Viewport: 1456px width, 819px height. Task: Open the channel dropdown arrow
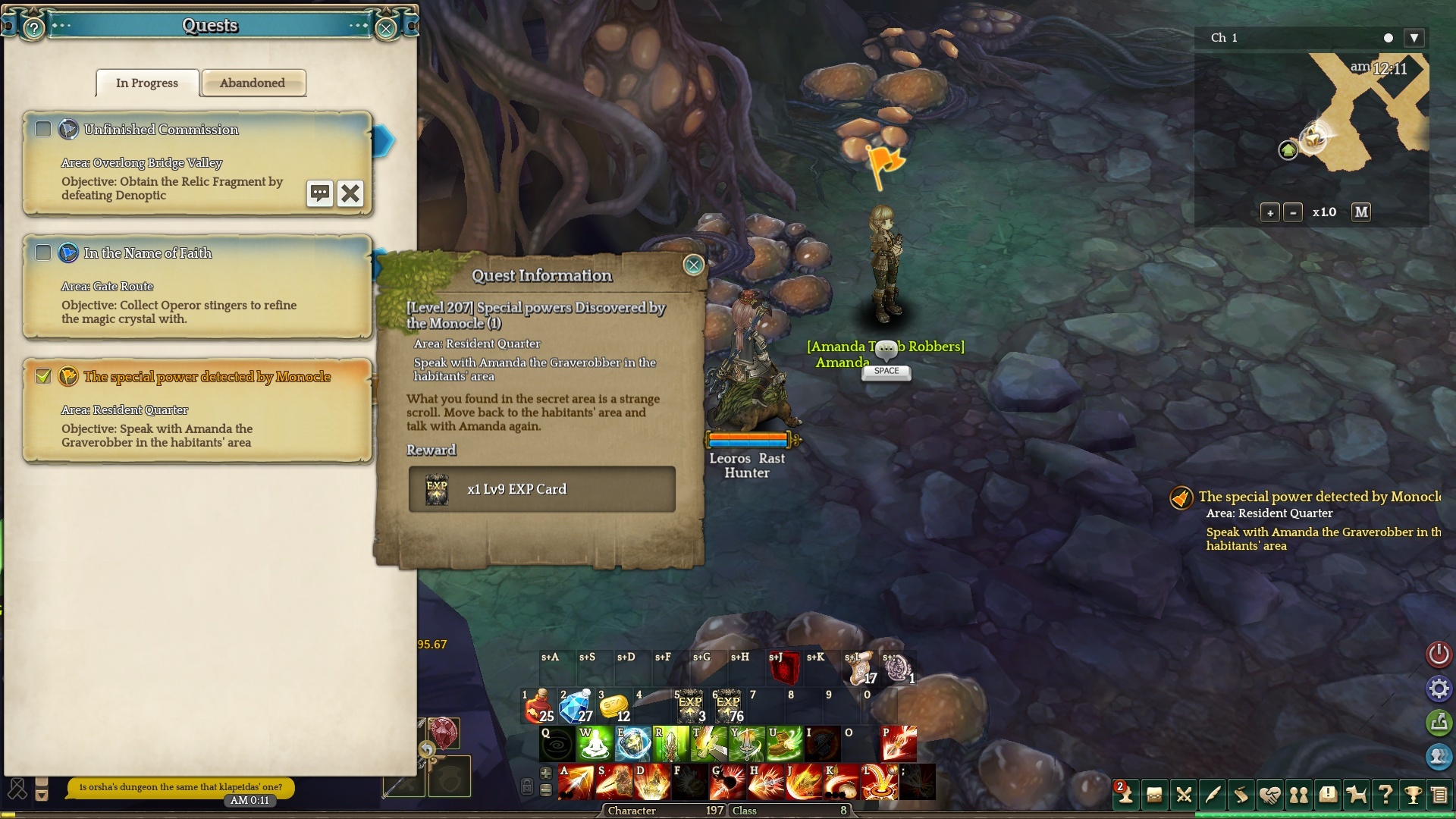pyautogui.click(x=1414, y=38)
